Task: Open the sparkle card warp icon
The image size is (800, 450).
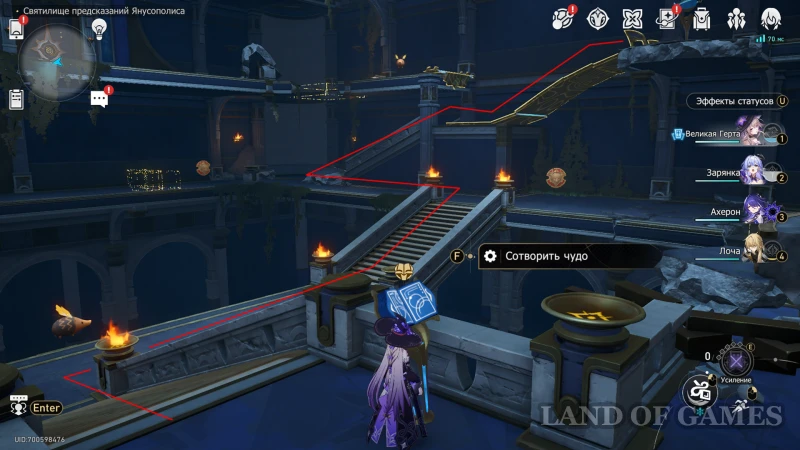Action: click(x=667, y=18)
